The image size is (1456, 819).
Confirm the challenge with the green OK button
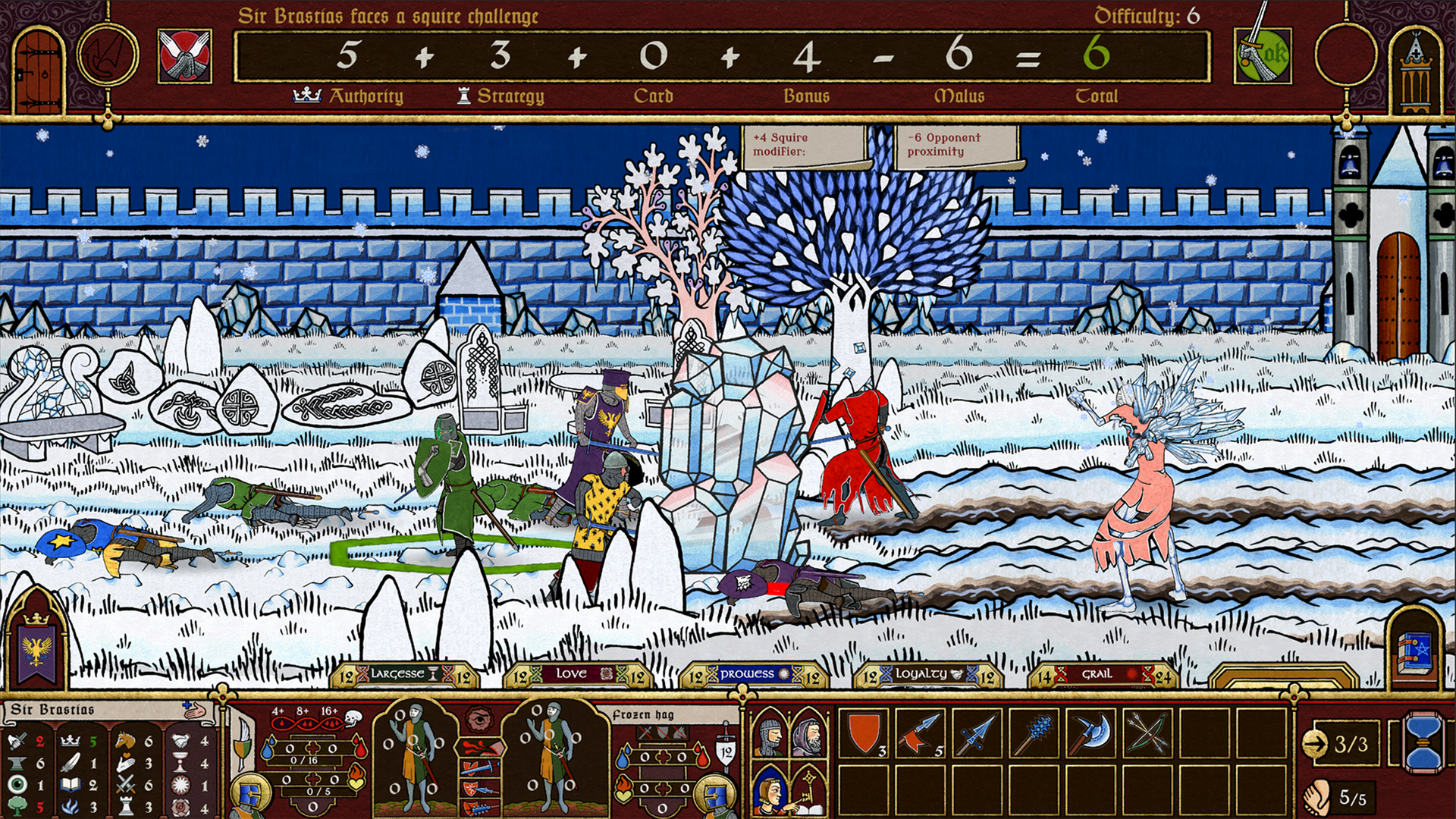(1263, 56)
